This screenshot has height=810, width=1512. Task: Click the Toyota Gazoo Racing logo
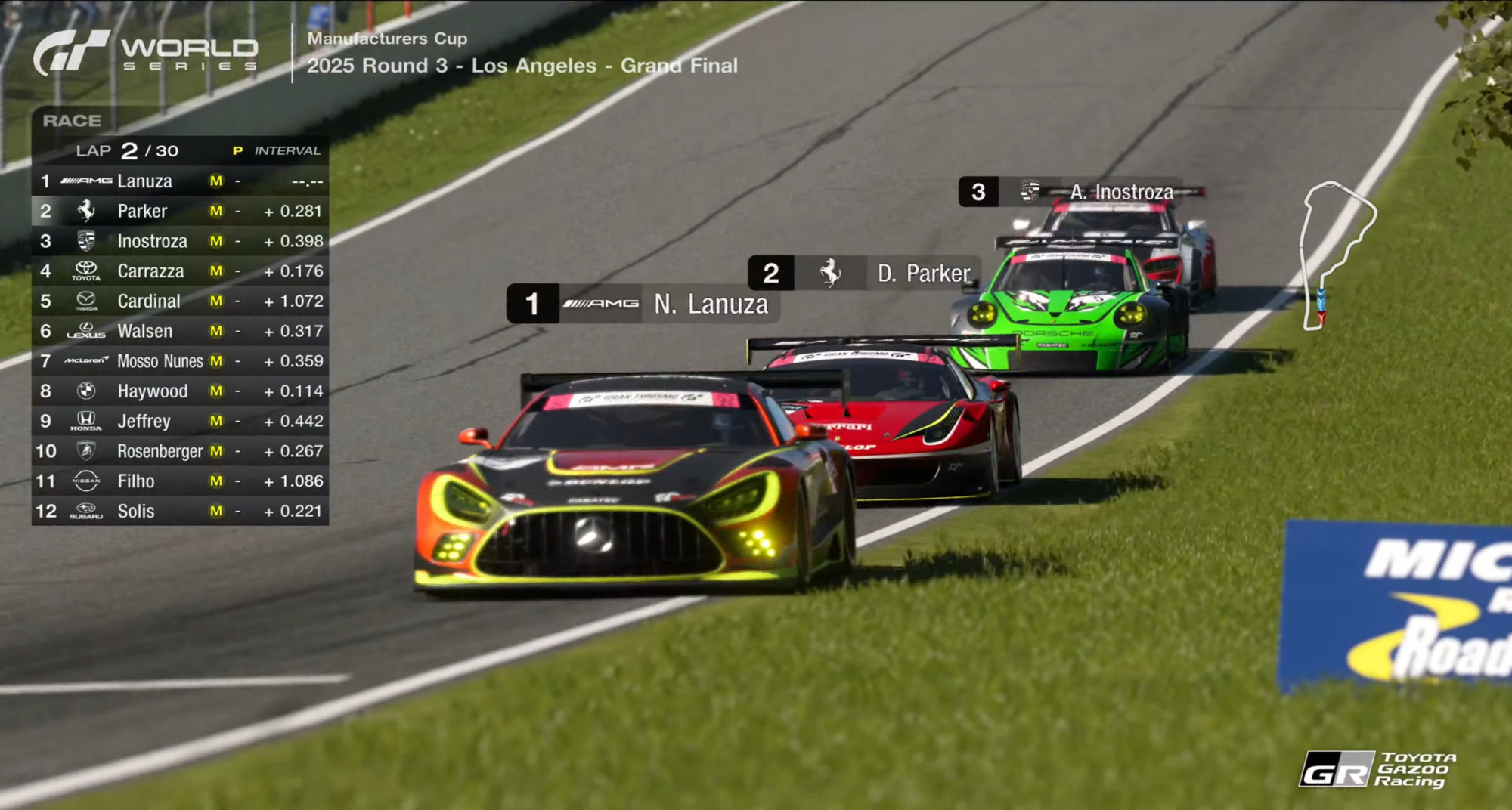pos(1377,769)
